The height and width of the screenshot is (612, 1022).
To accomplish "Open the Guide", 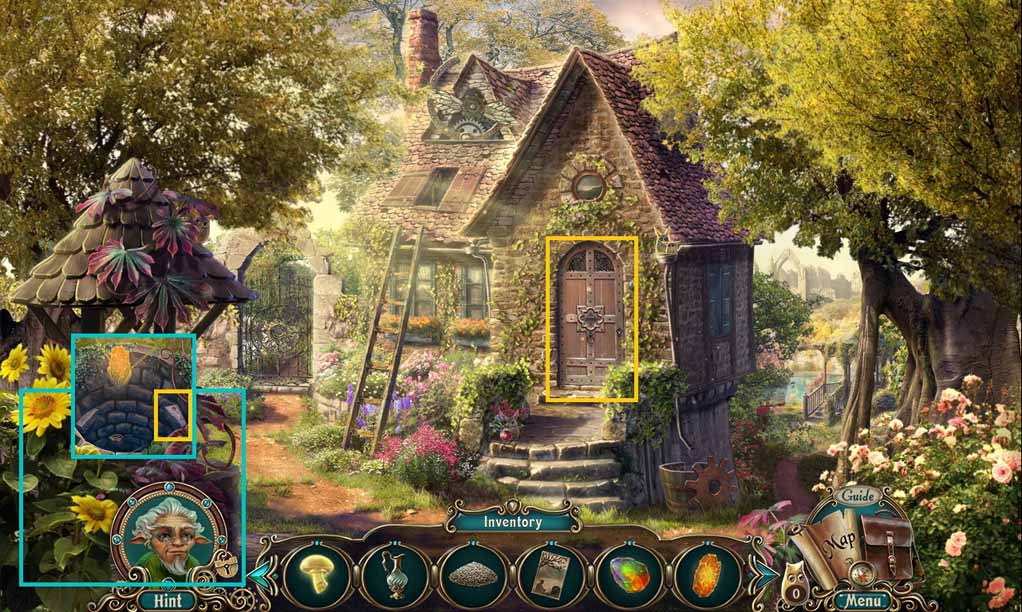I will point(858,496).
